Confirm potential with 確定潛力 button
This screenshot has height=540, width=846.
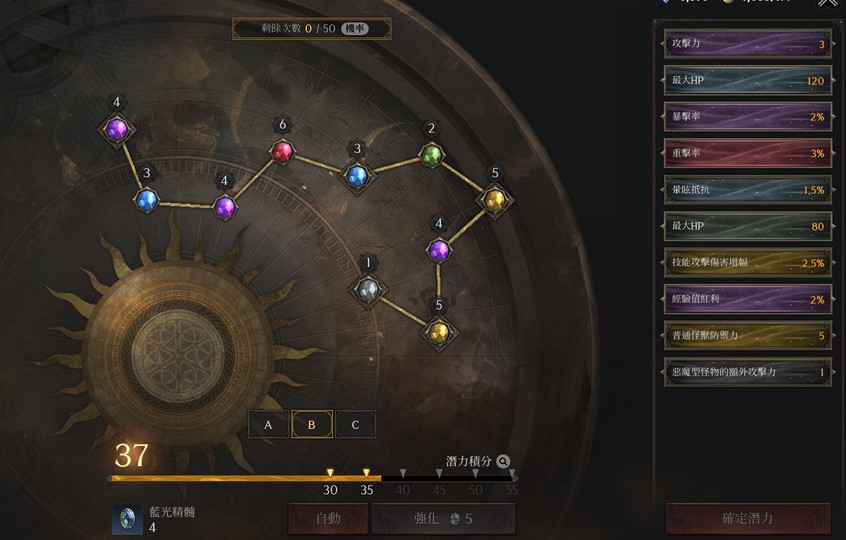tap(747, 519)
